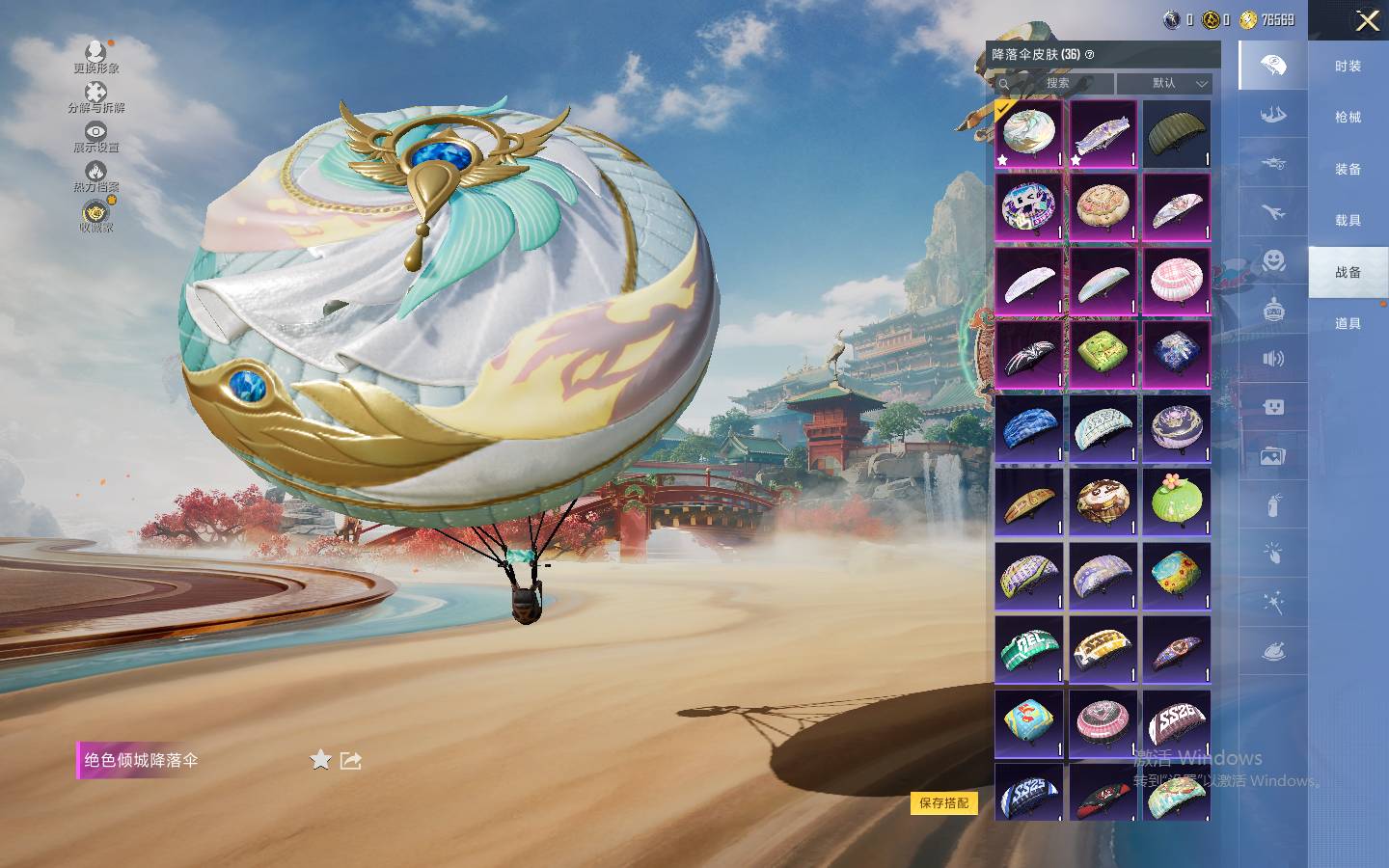Open the emote smiley face category
Screen dimensions: 1389x868
coord(1273,260)
